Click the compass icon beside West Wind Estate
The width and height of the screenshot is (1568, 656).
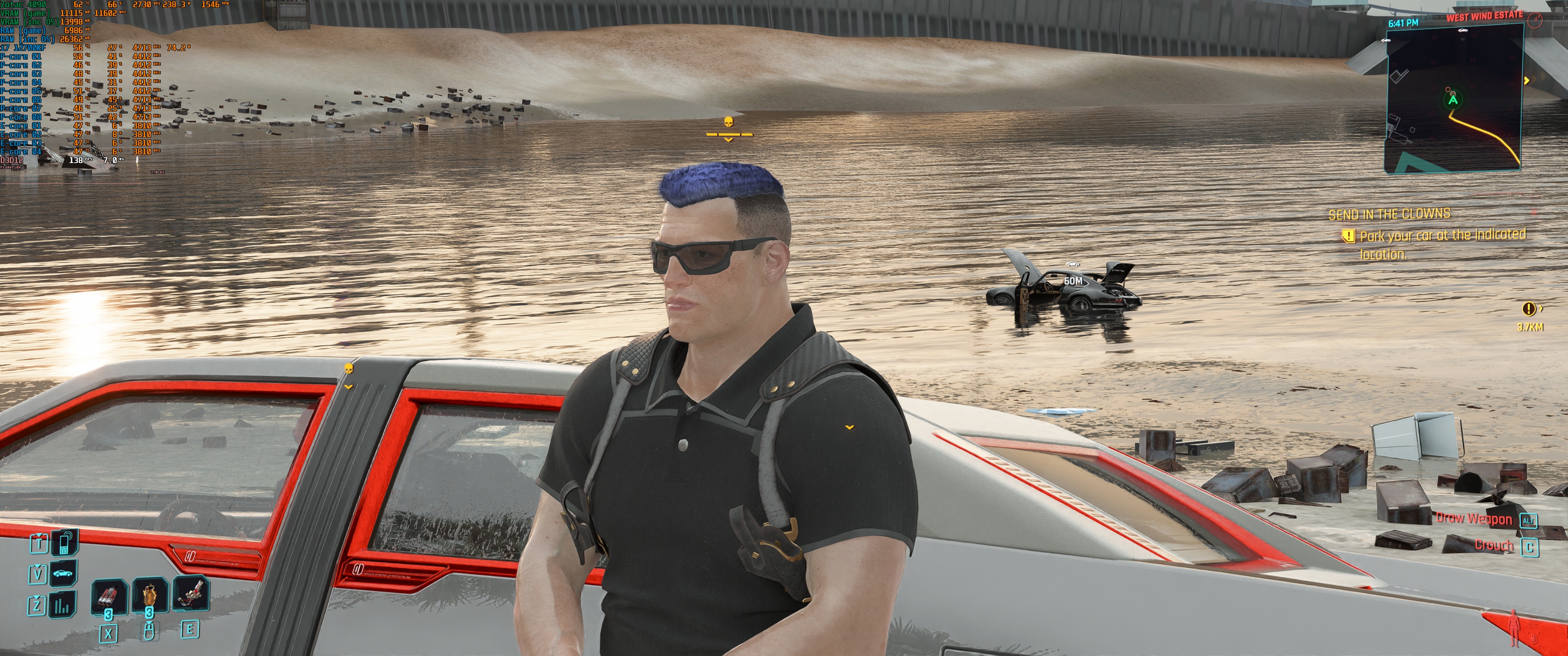pos(1535,20)
